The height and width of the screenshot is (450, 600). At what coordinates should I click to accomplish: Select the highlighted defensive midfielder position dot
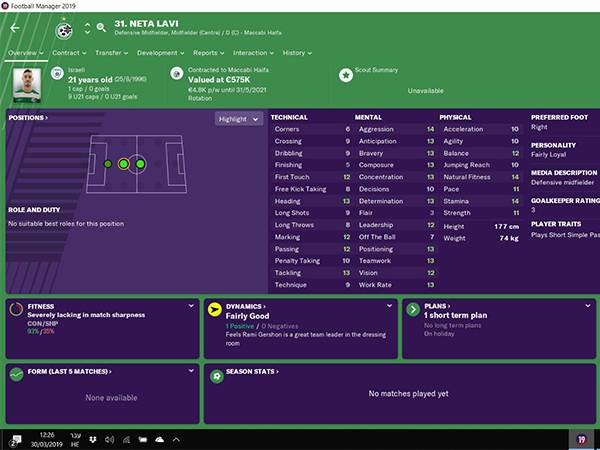123,163
